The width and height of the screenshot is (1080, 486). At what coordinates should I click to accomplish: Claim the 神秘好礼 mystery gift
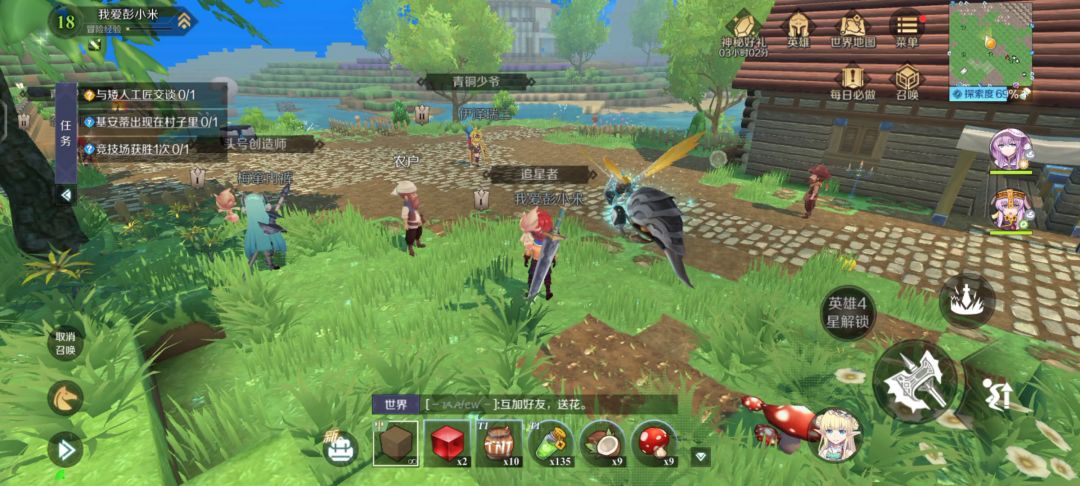pyautogui.click(x=745, y=29)
